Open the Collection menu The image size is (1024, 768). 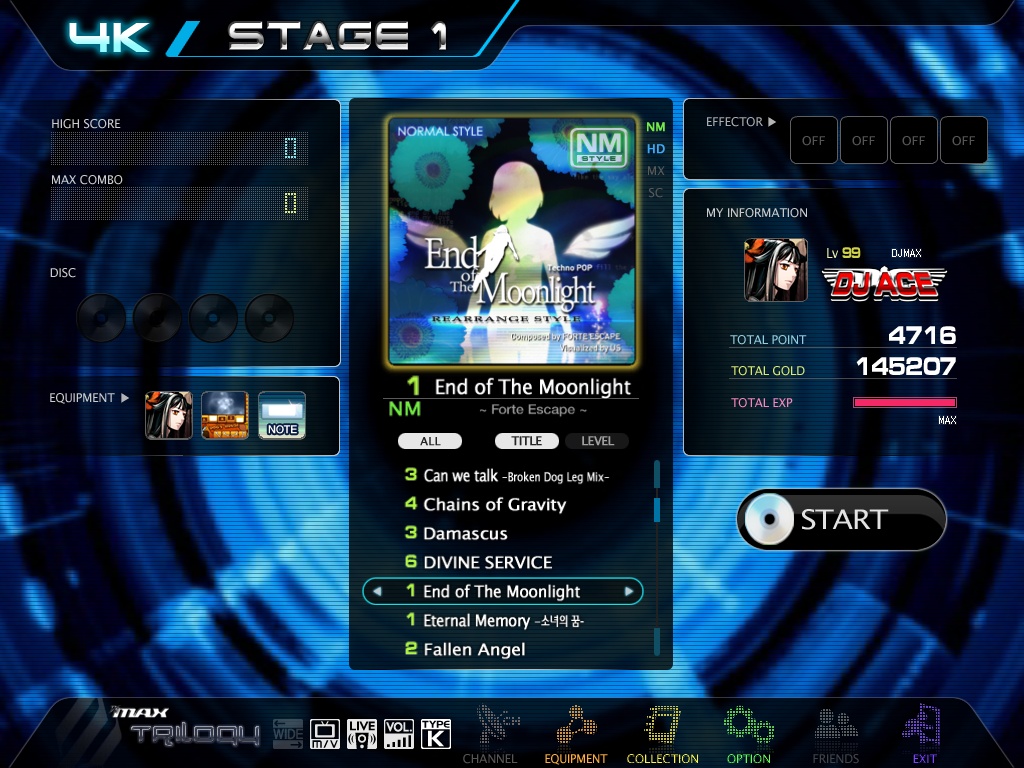pos(662,735)
